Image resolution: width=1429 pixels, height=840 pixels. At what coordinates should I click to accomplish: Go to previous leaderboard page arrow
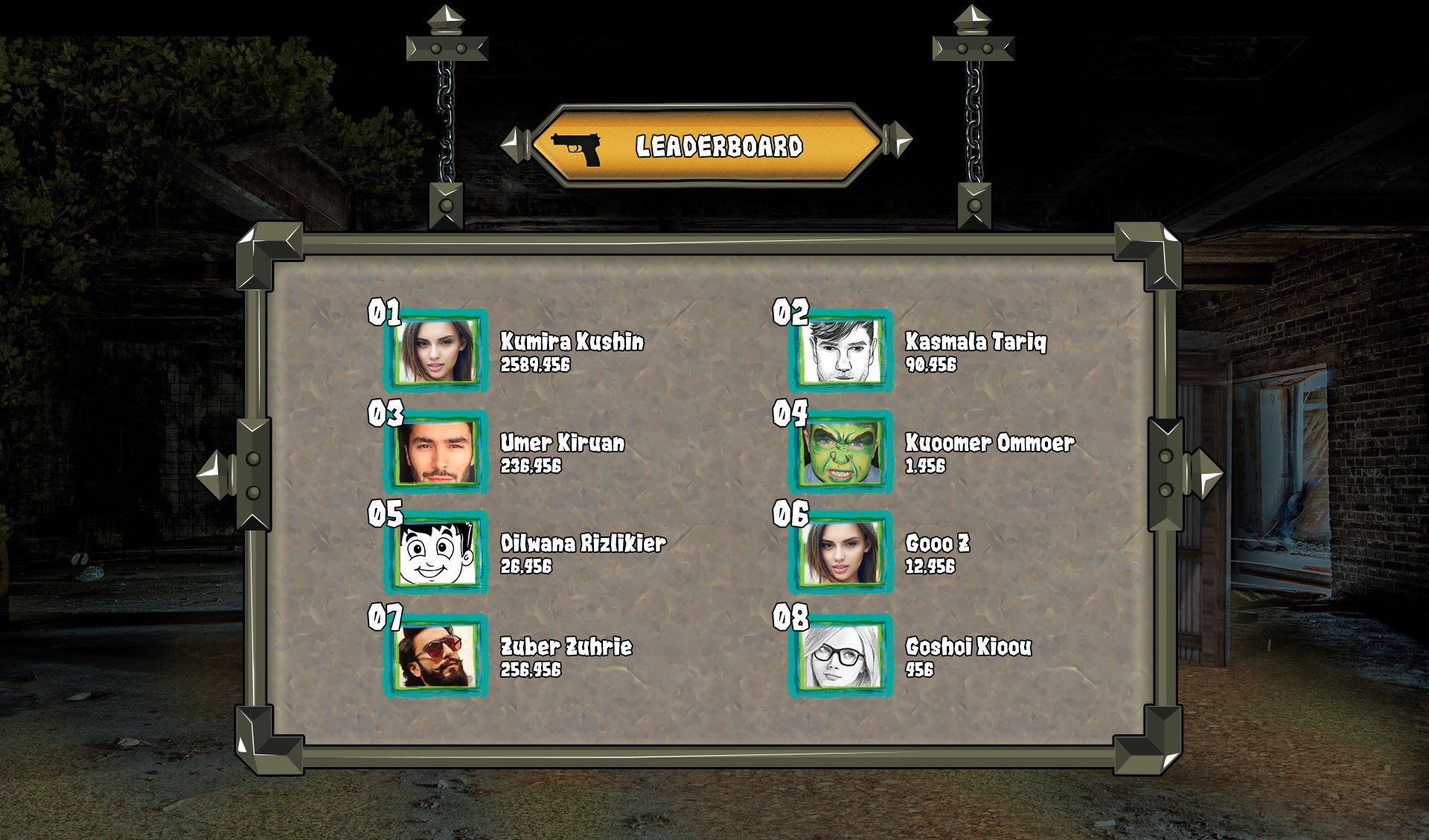coord(214,475)
